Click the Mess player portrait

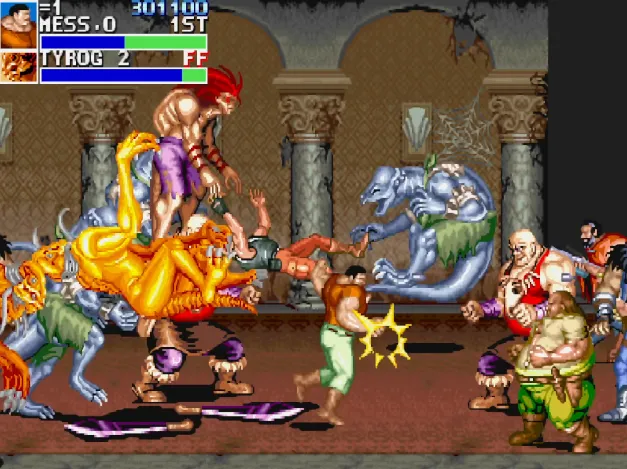[x=18, y=25]
